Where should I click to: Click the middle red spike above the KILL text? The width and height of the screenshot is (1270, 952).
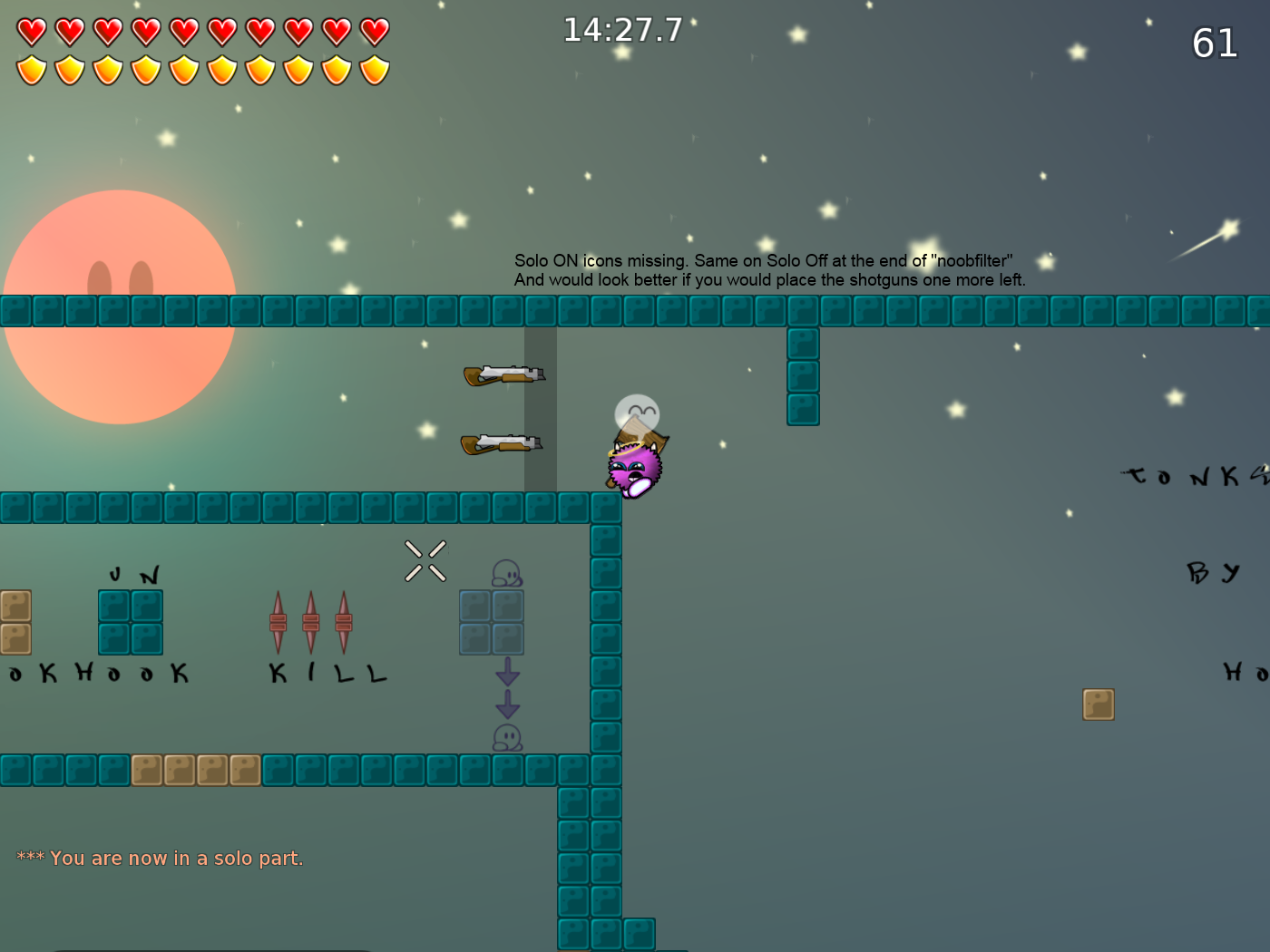[x=312, y=621]
